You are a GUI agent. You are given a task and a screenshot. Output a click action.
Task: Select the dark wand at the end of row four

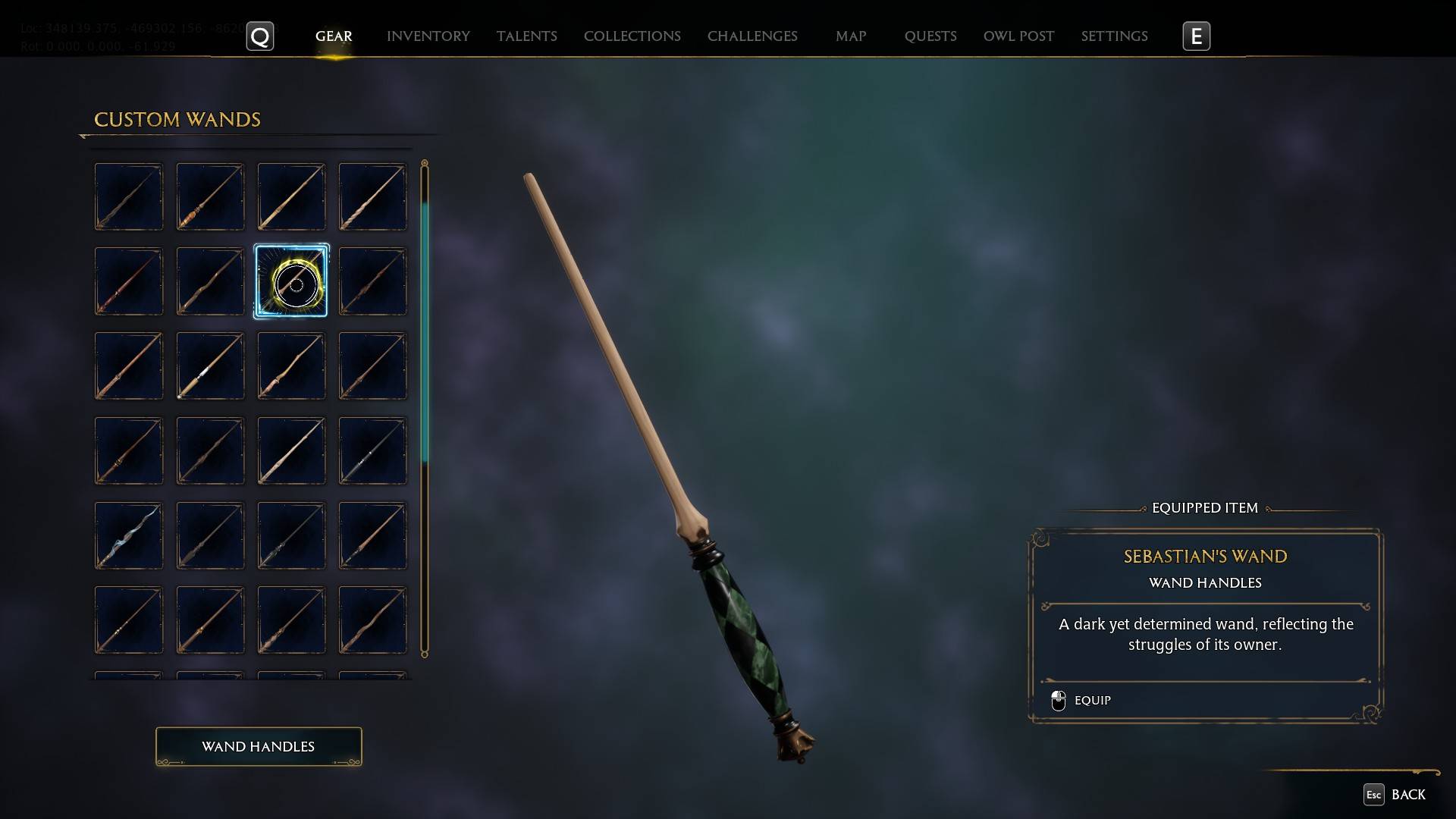pyautogui.click(x=372, y=450)
